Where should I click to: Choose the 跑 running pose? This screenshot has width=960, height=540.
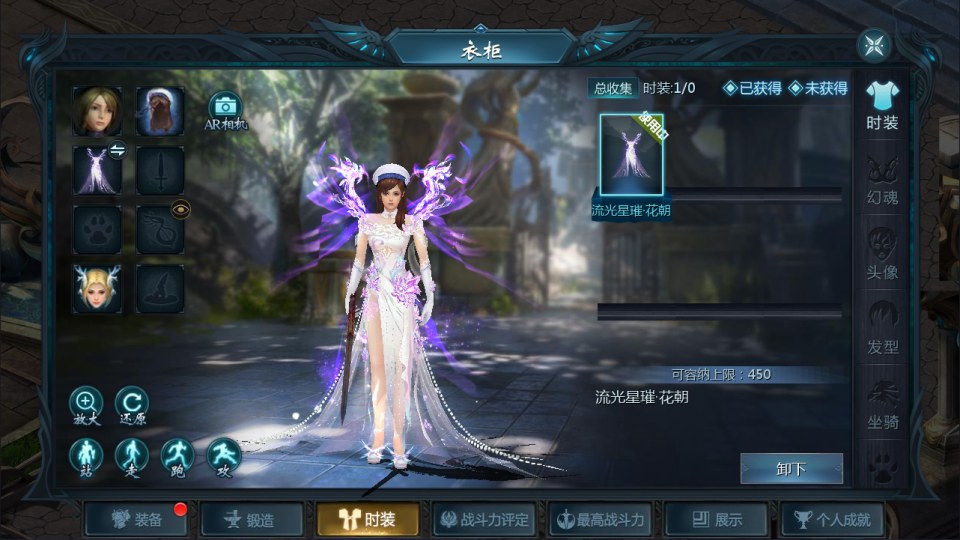click(178, 455)
